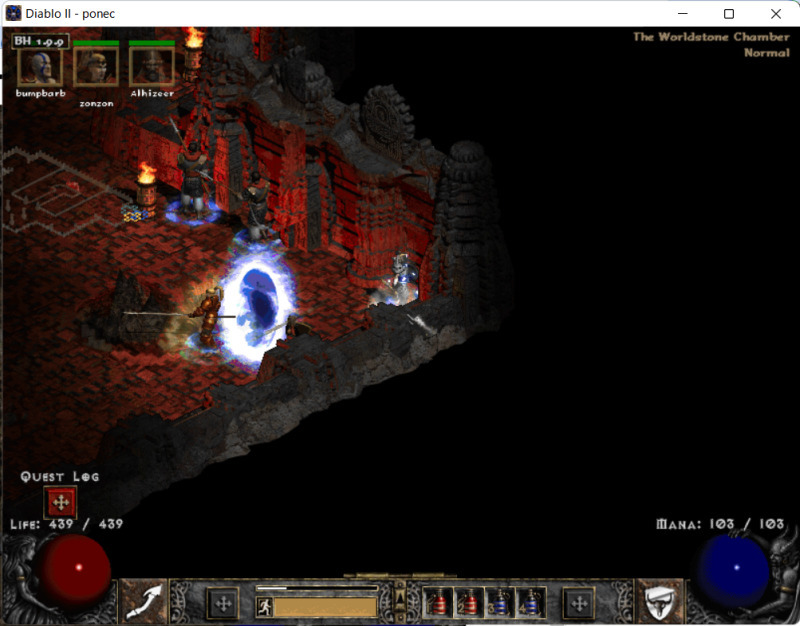Close the Diablo II window

(776, 14)
